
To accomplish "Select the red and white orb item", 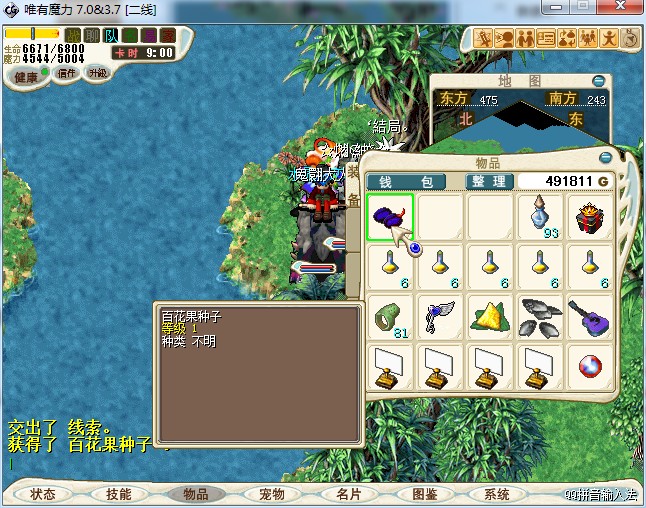I will [591, 368].
